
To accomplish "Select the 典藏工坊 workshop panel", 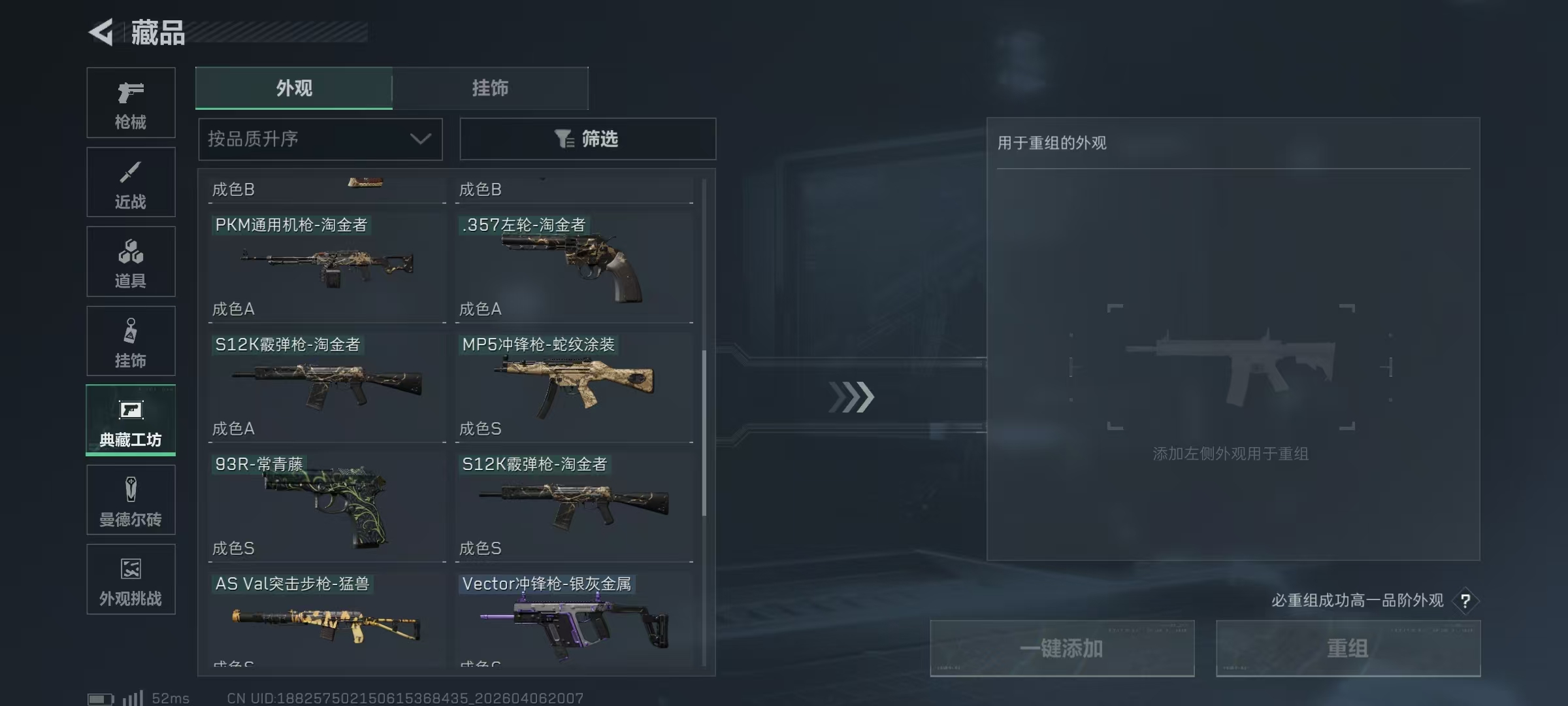I will [131, 420].
